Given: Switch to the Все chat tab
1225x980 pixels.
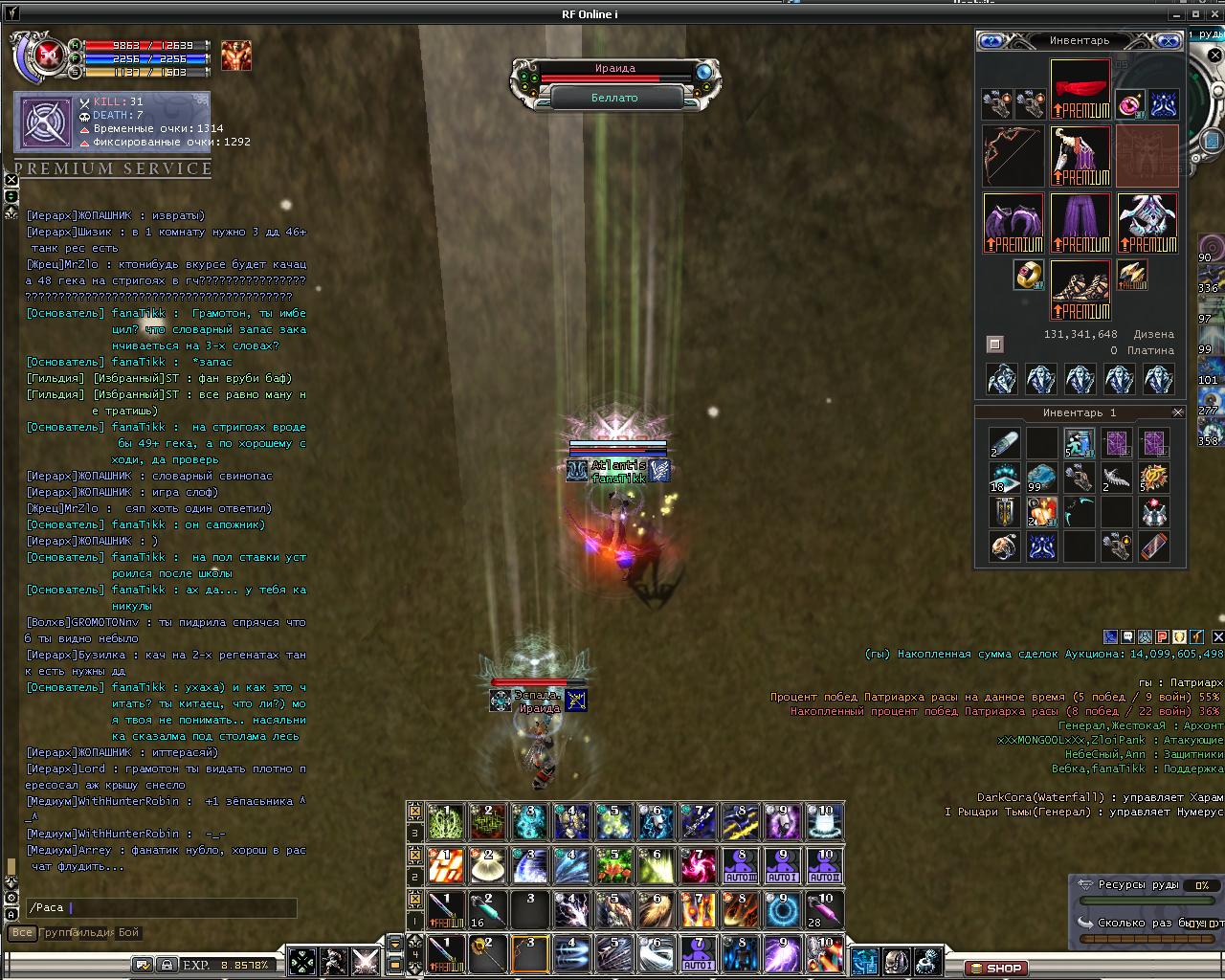Looking at the screenshot, I should click(21, 932).
